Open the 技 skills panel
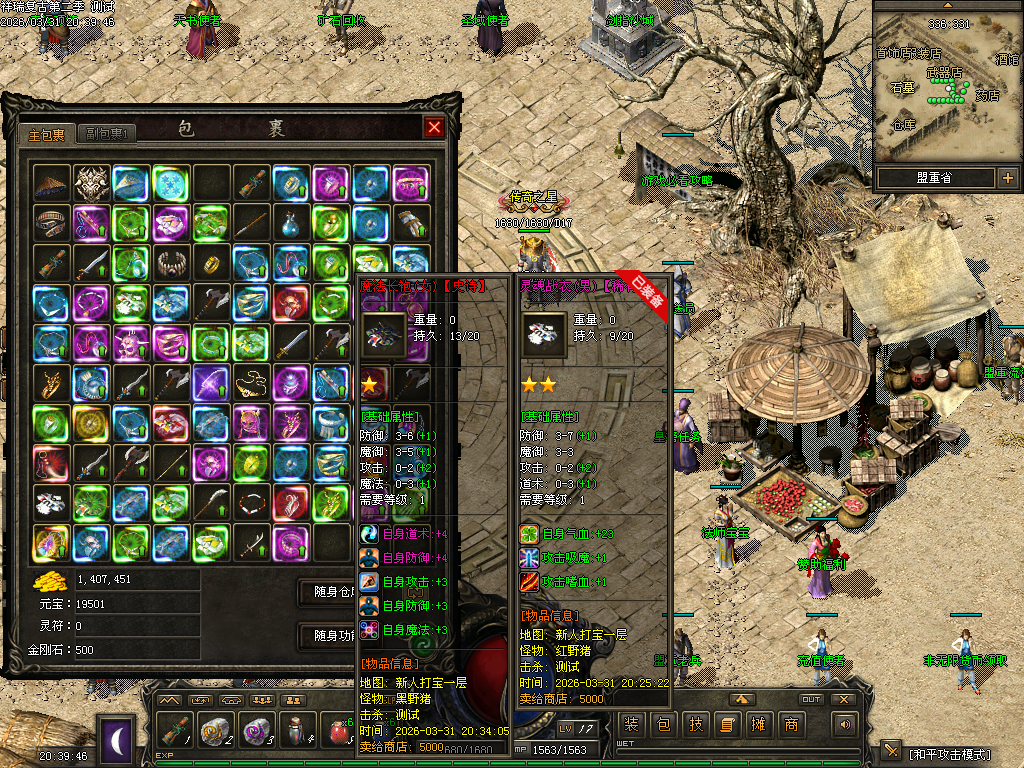This screenshot has height=768, width=1024. [x=696, y=725]
